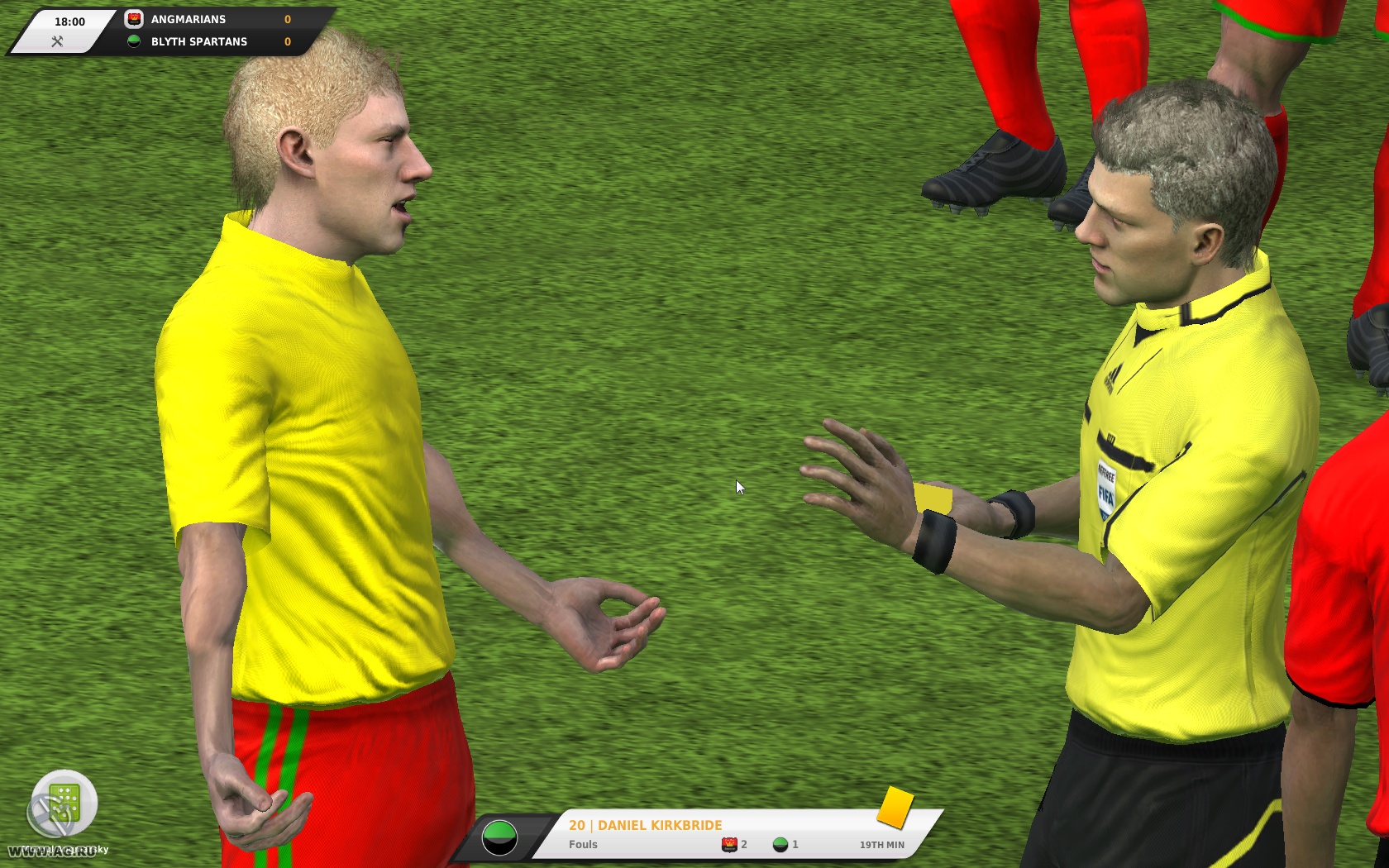Toggle the Angmarians score display

tap(287, 18)
